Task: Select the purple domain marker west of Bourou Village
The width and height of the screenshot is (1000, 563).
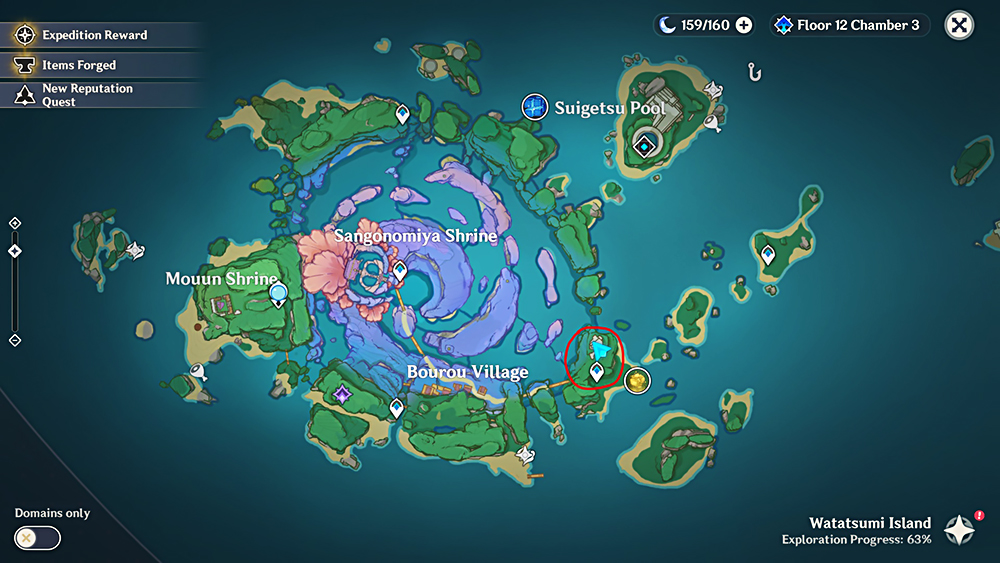Action: tap(343, 394)
